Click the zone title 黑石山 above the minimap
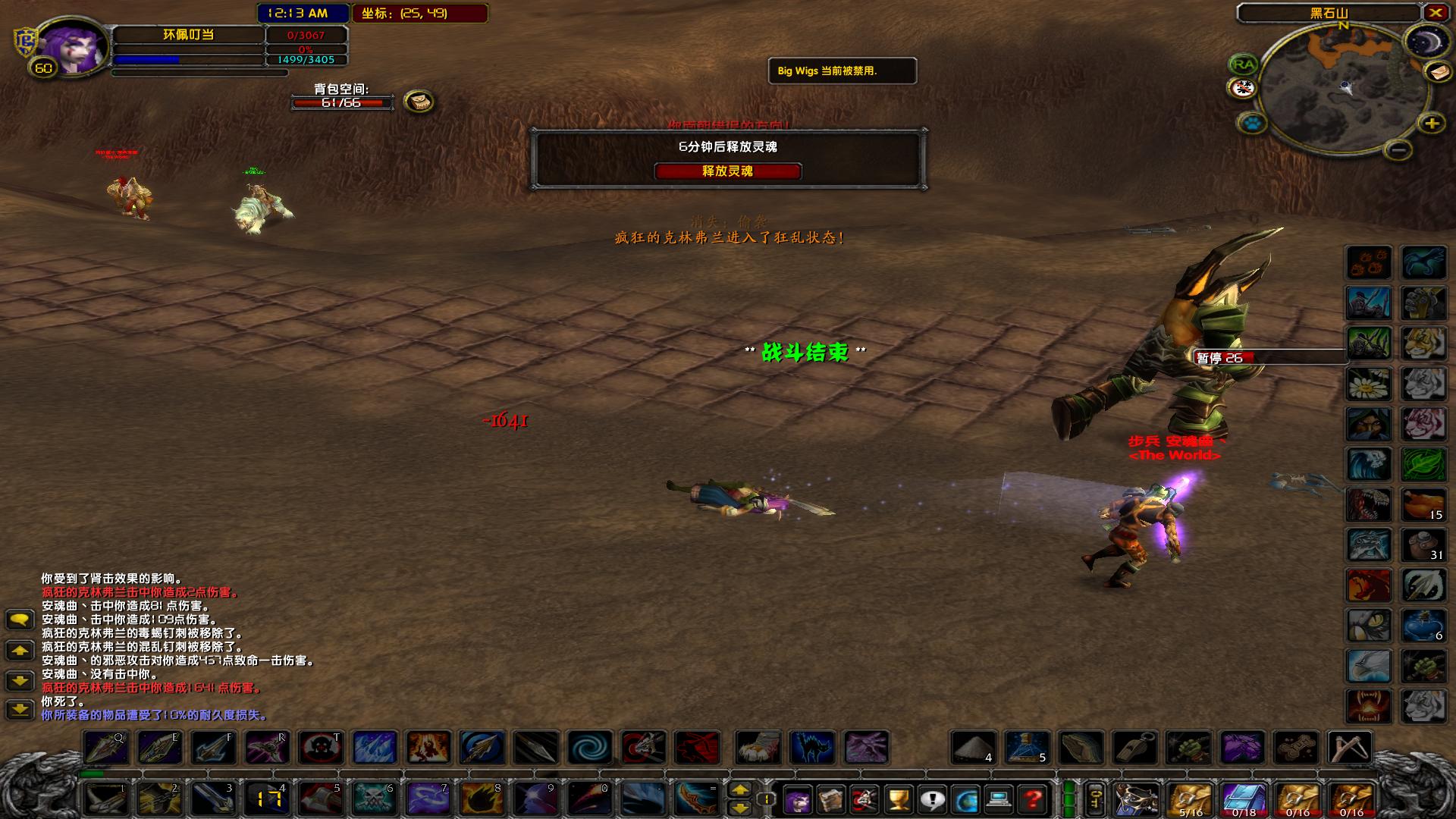 pos(1331,12)
